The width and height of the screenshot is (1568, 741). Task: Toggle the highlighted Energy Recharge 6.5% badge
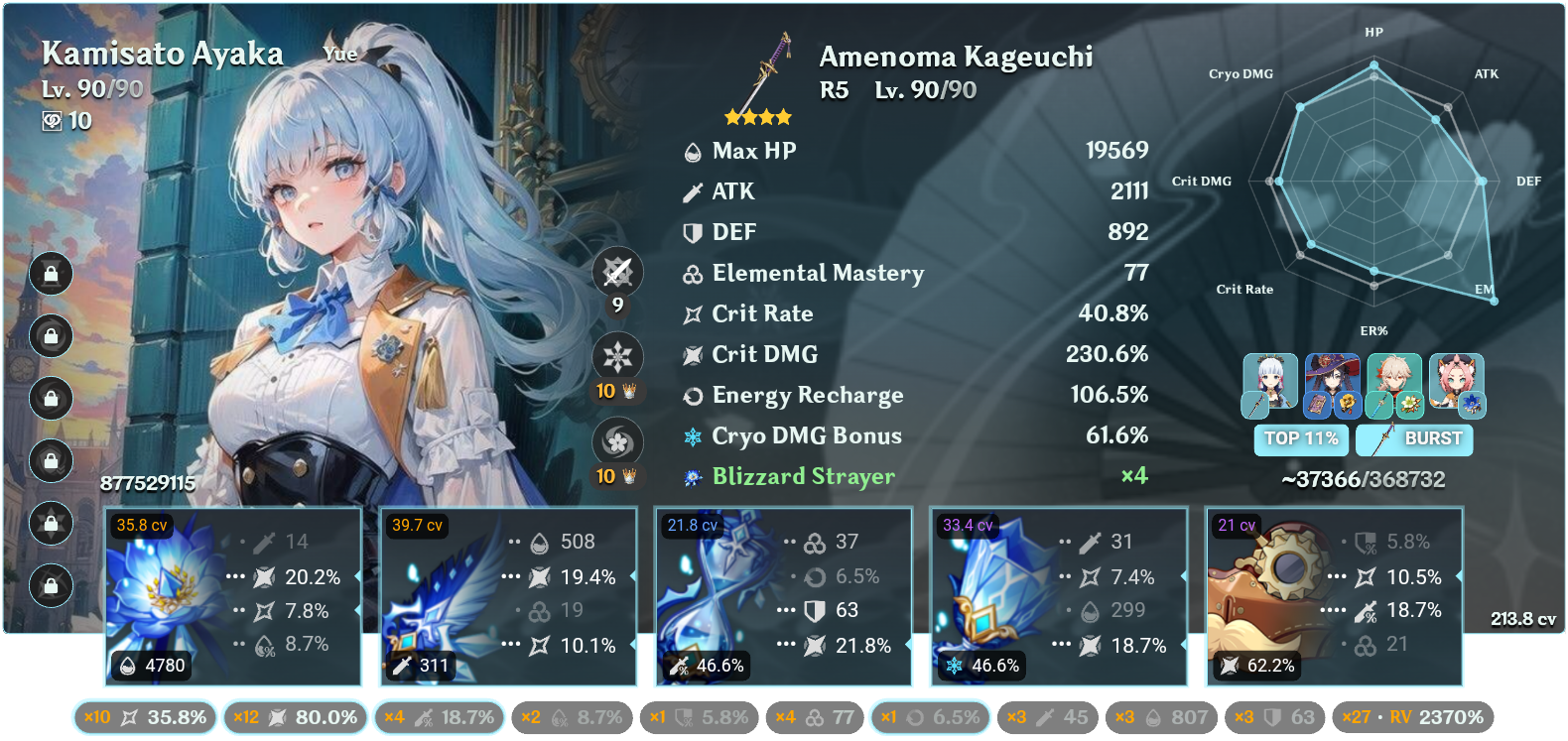click(931, 715)
